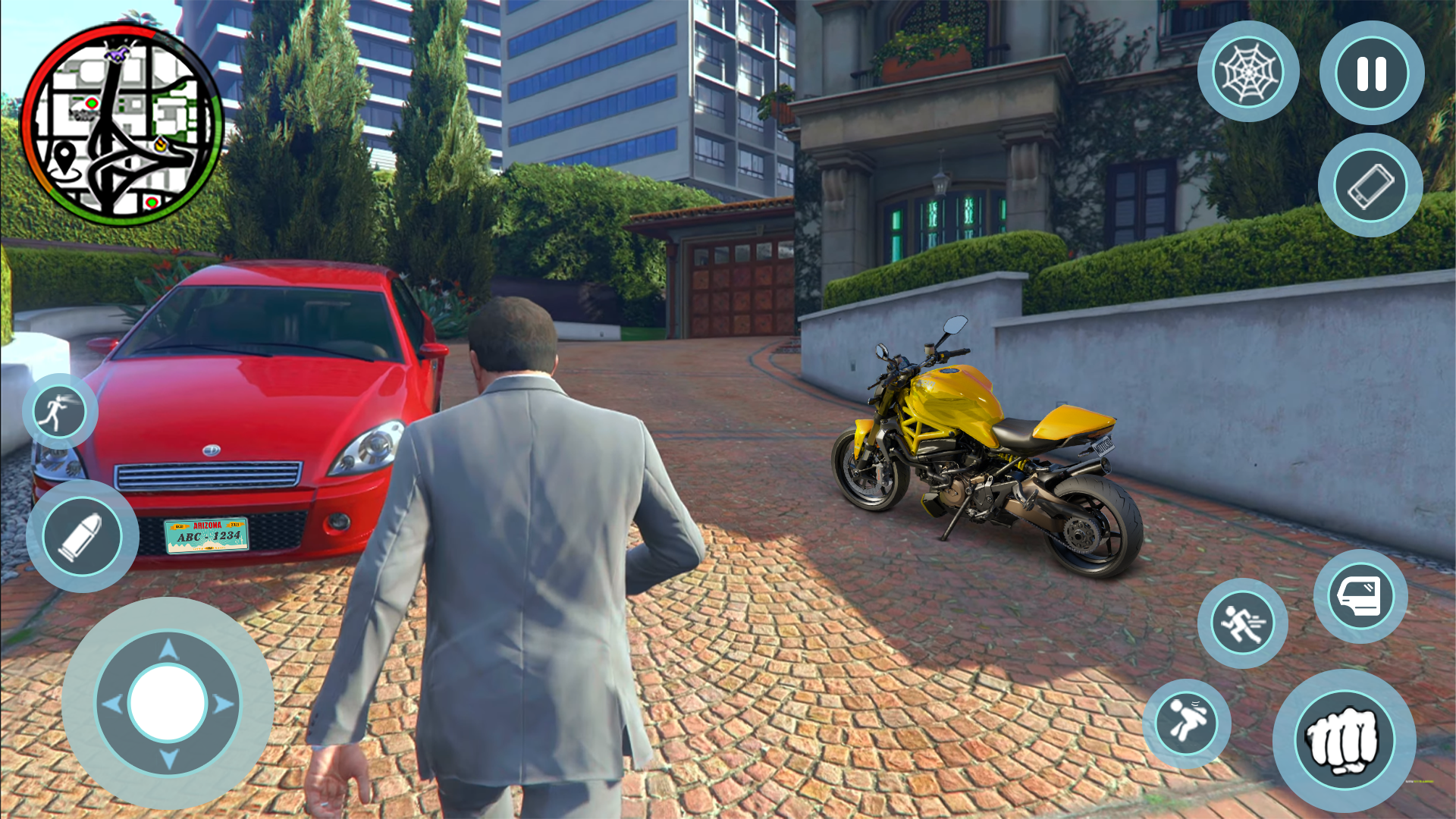Screen dimensions: 1456x819
Task: Tap the jump action button
Action: [x=1187, y=722]
